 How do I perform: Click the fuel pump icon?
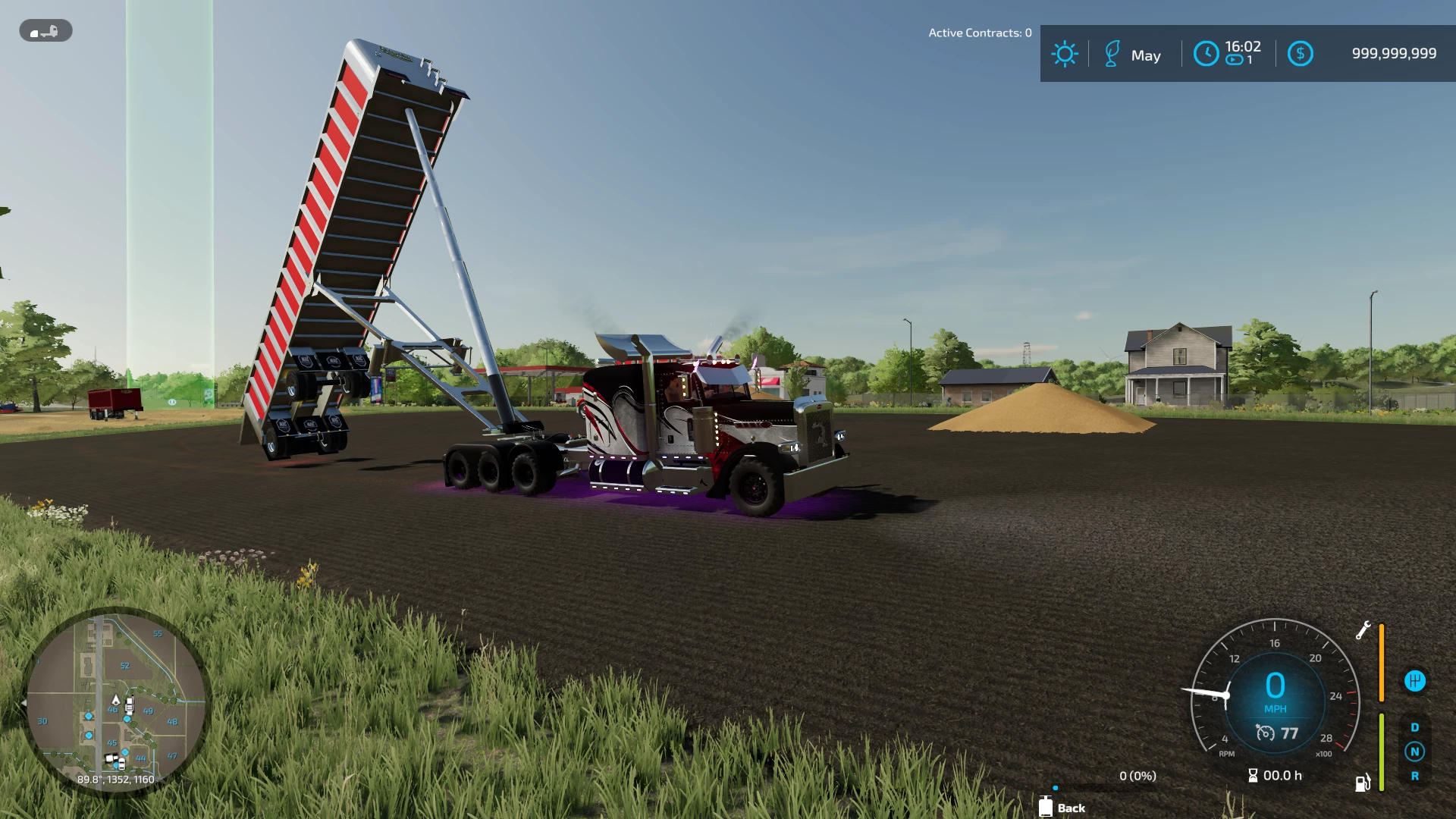click(1363, 783)
